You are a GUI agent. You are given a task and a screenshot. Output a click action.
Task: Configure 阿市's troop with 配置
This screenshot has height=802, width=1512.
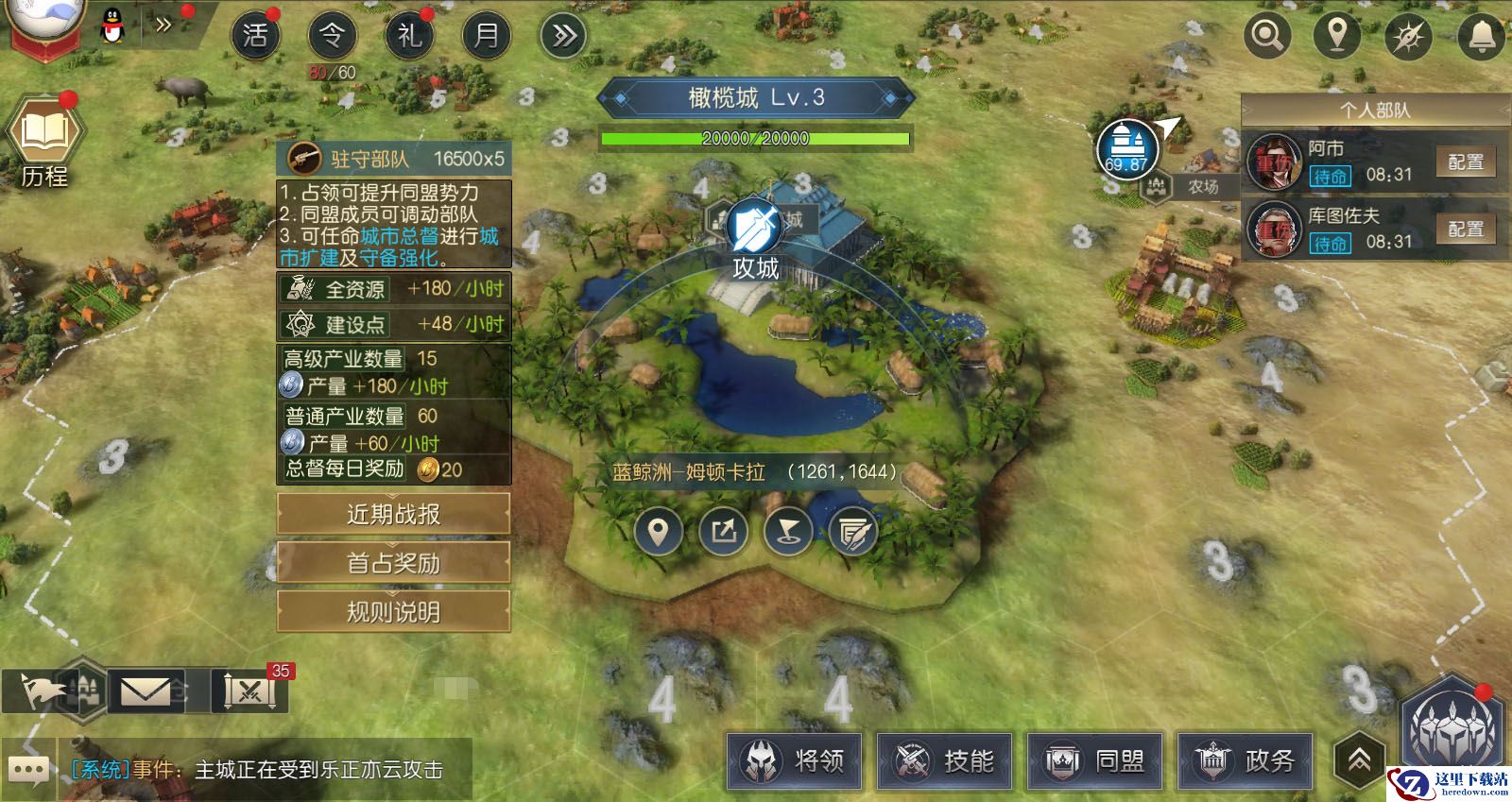tap(1465, 162)
